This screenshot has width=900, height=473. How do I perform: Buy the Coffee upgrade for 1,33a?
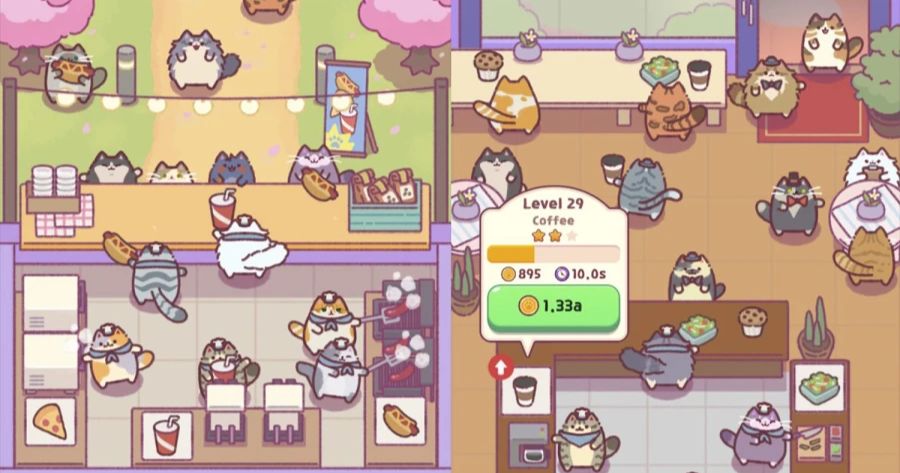[x=552, y=306]
